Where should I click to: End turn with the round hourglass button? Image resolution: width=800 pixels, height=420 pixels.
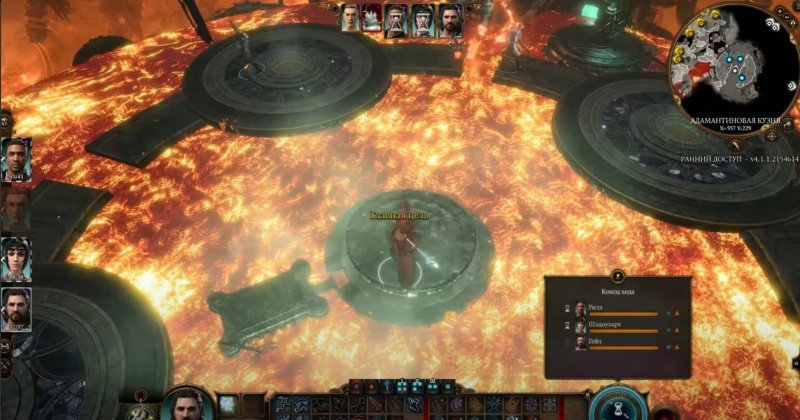coord(615,406)
